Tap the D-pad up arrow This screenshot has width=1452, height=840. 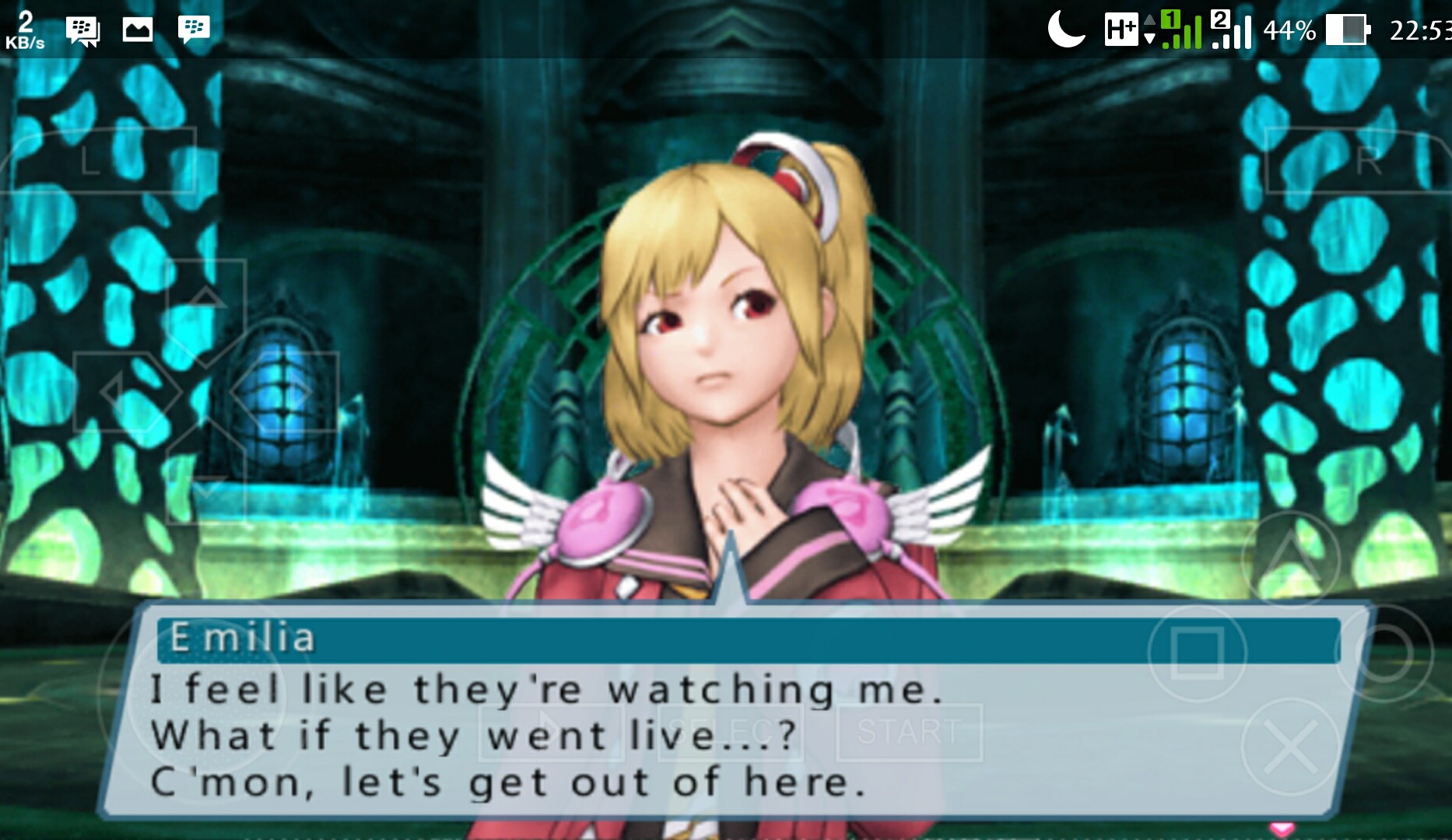coord(205,305)
